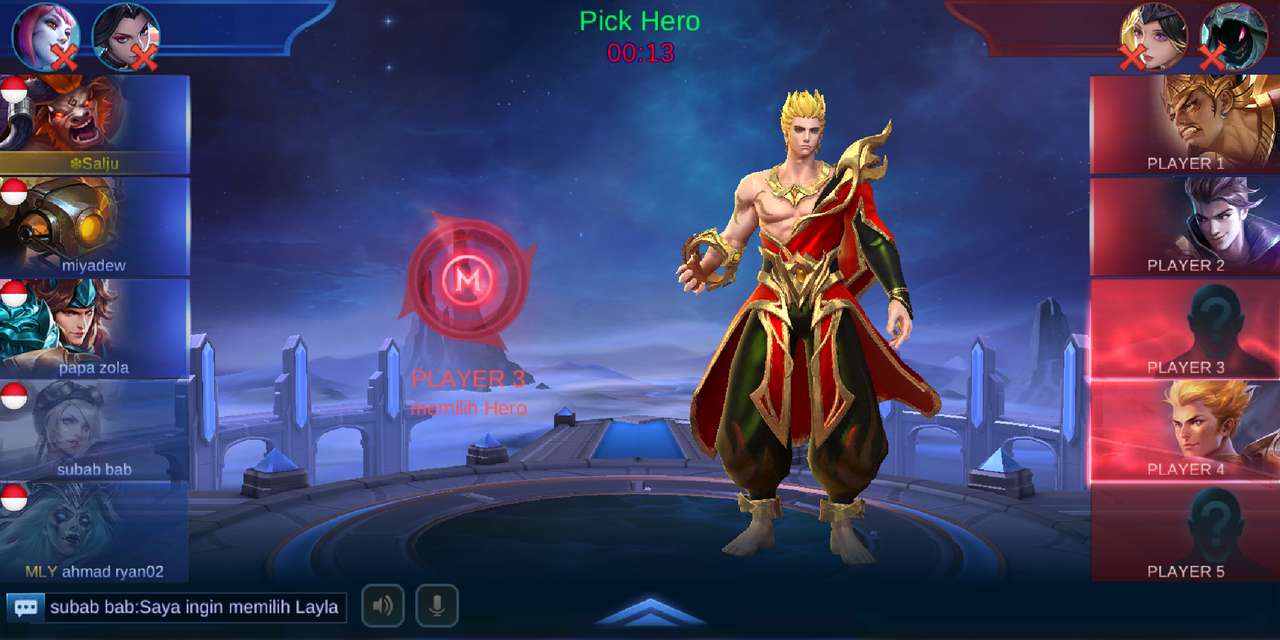Select the enemy PLAYER 2 panel
Viewport: 1280px width, 640px height.
click(x=1185, y=227)
